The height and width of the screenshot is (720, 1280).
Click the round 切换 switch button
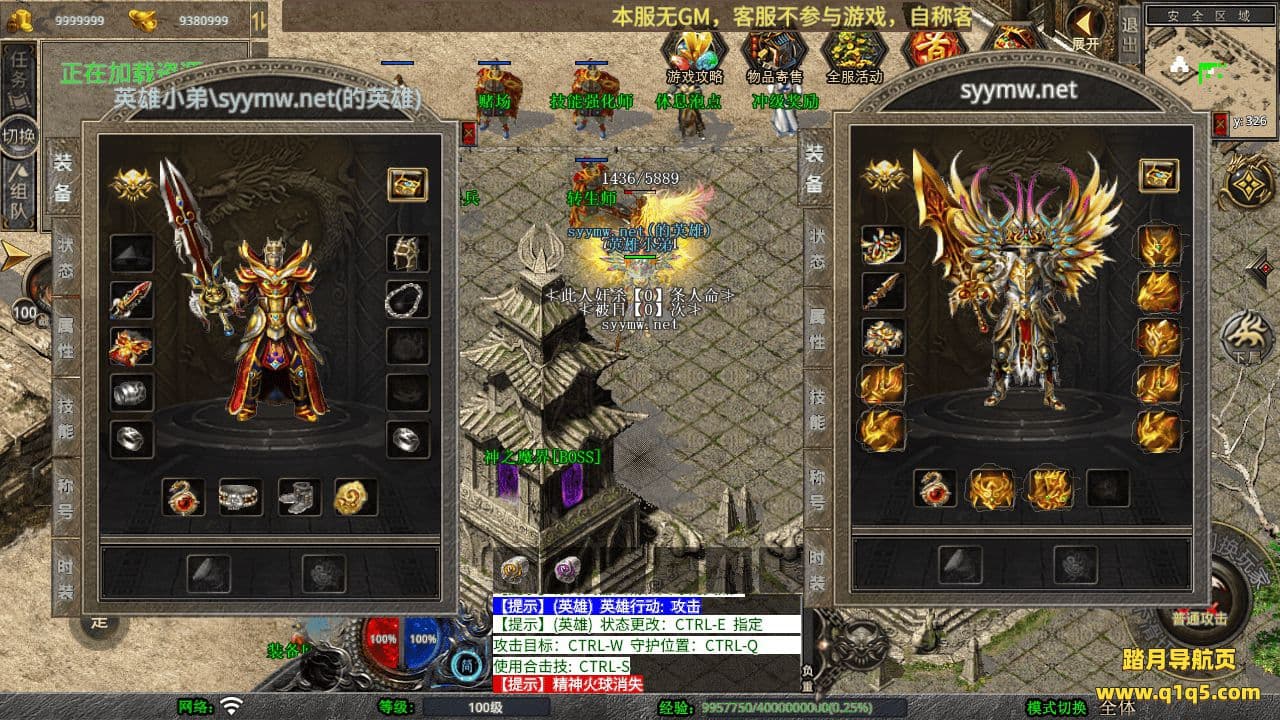19,136
